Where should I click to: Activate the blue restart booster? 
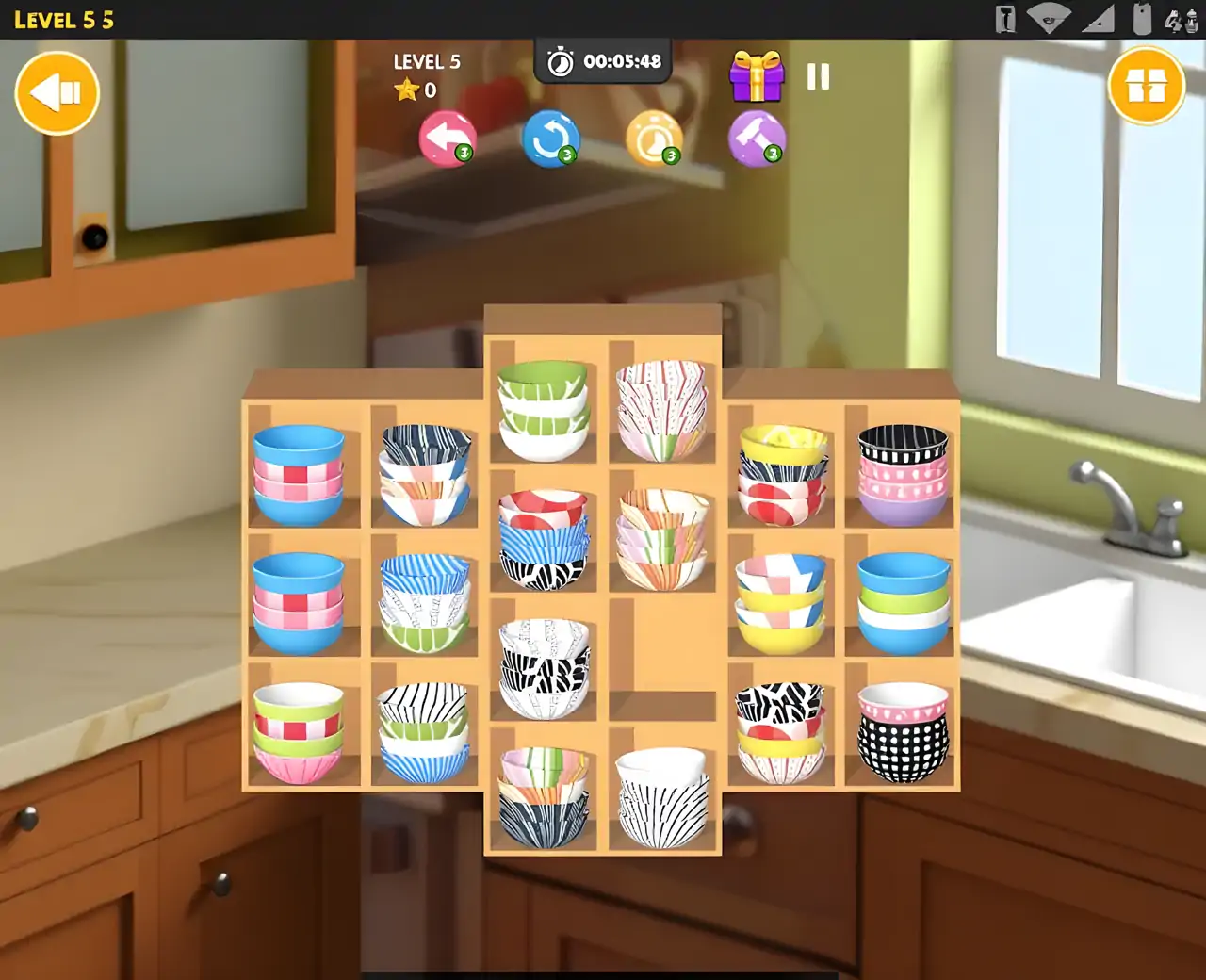tap(551, 139)
